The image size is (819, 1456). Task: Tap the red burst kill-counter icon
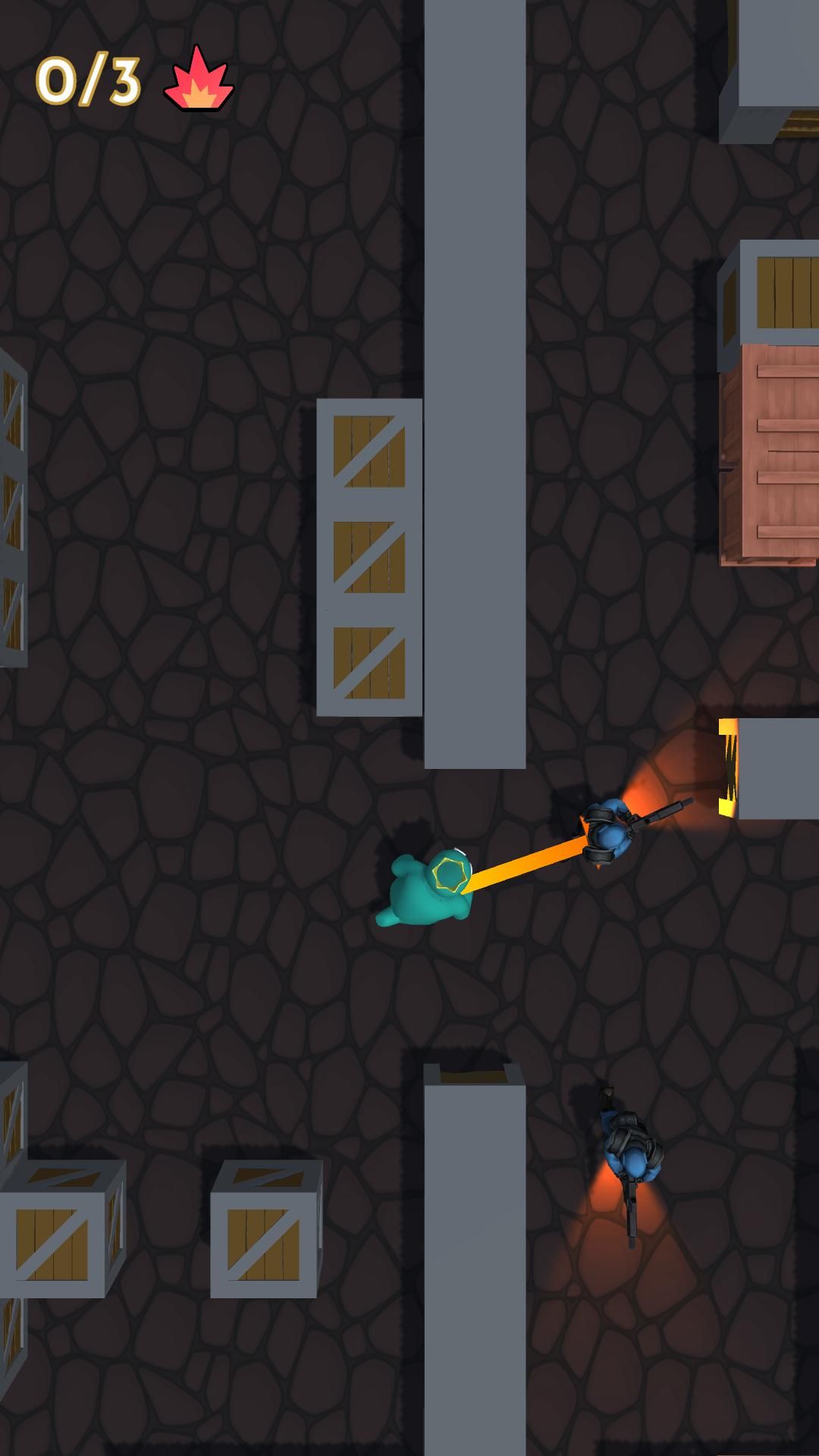coord(199,82)
